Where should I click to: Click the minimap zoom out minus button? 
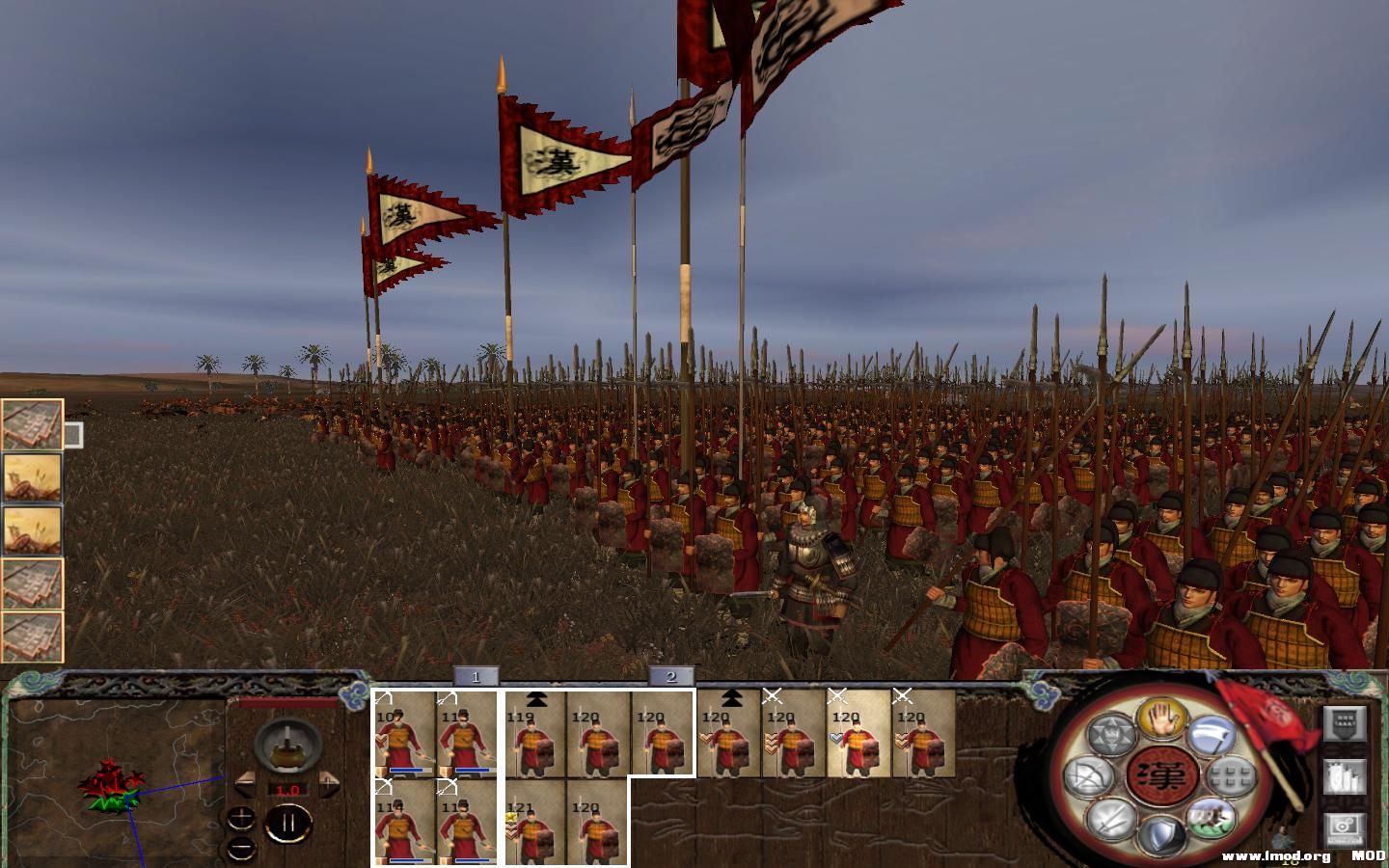[242, 849]
